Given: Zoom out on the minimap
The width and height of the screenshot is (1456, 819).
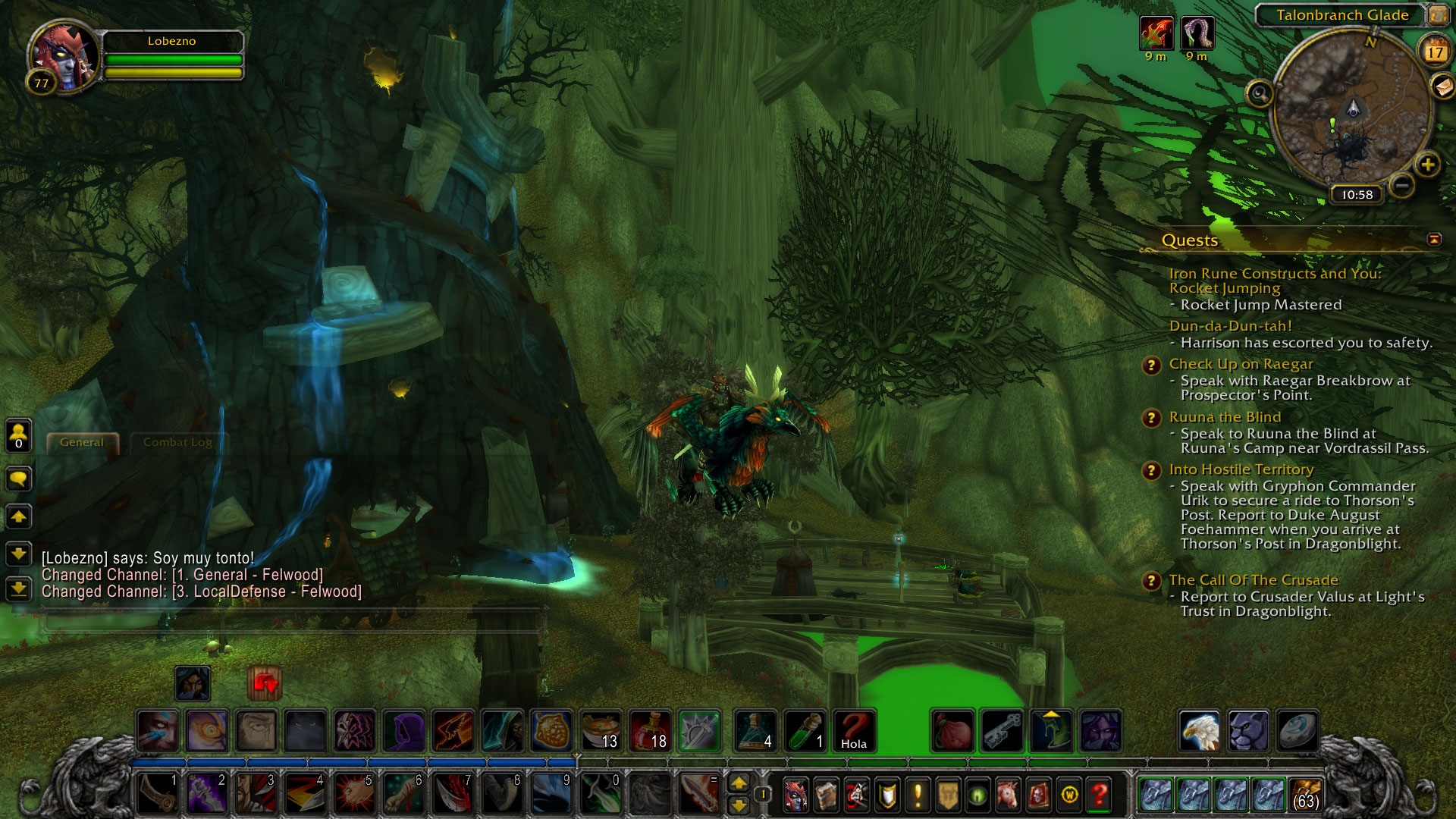Looking at the screenshot, I should pyautogui.click(x=1402, y=184).
